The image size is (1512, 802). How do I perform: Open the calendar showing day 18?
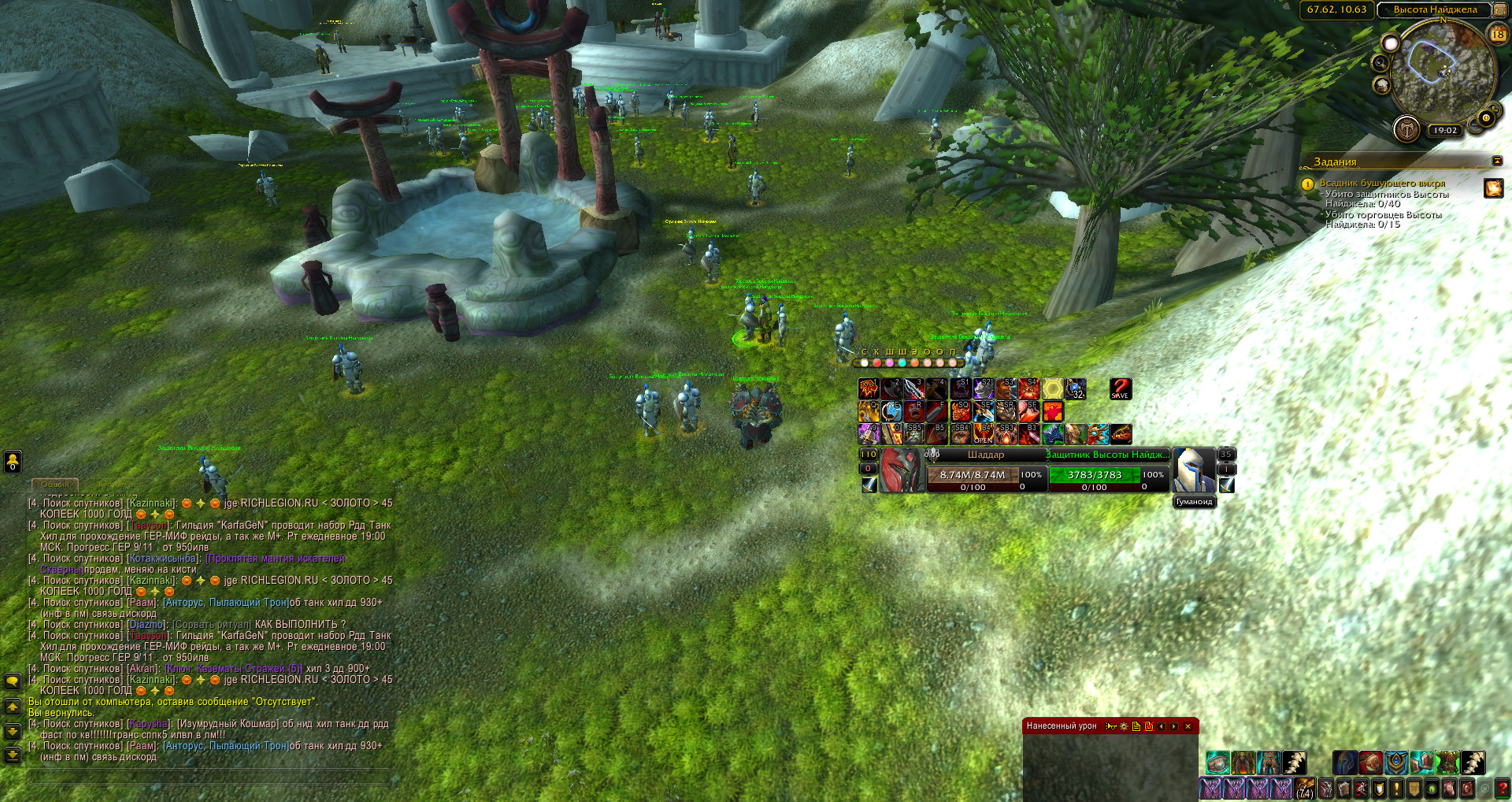coord(1497,34)
